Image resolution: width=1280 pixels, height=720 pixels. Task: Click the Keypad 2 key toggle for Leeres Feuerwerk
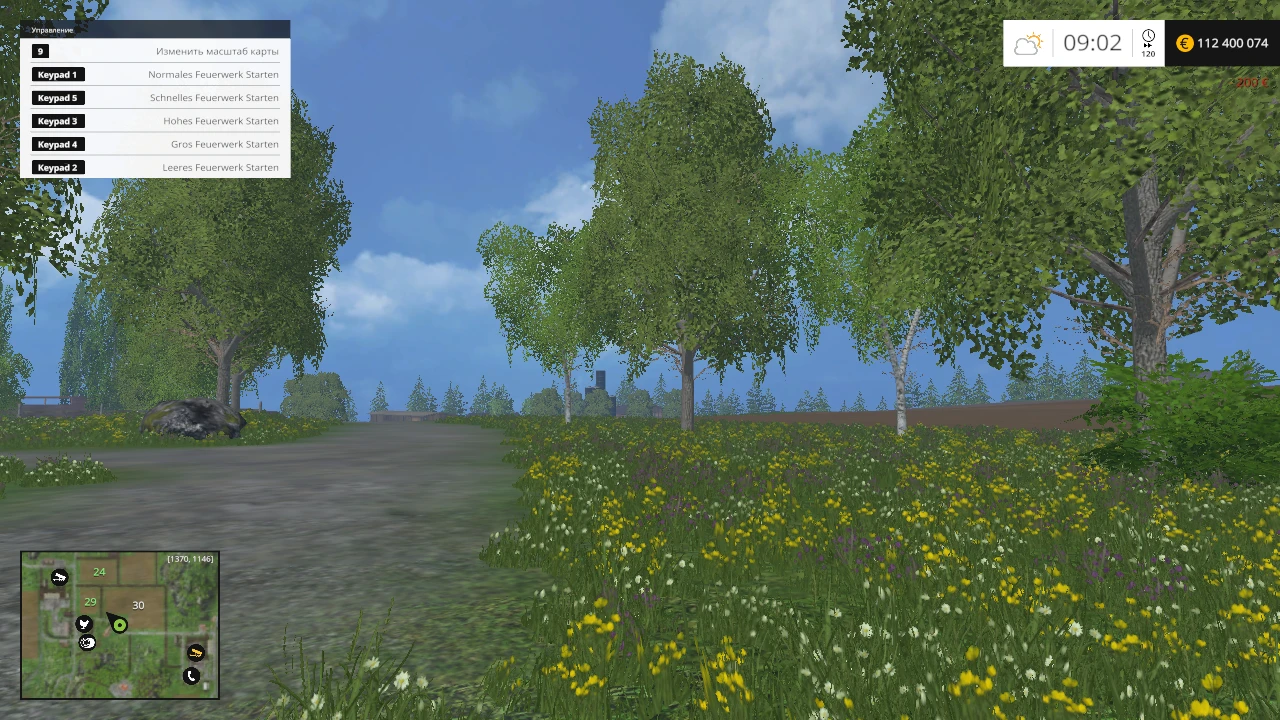57,167
